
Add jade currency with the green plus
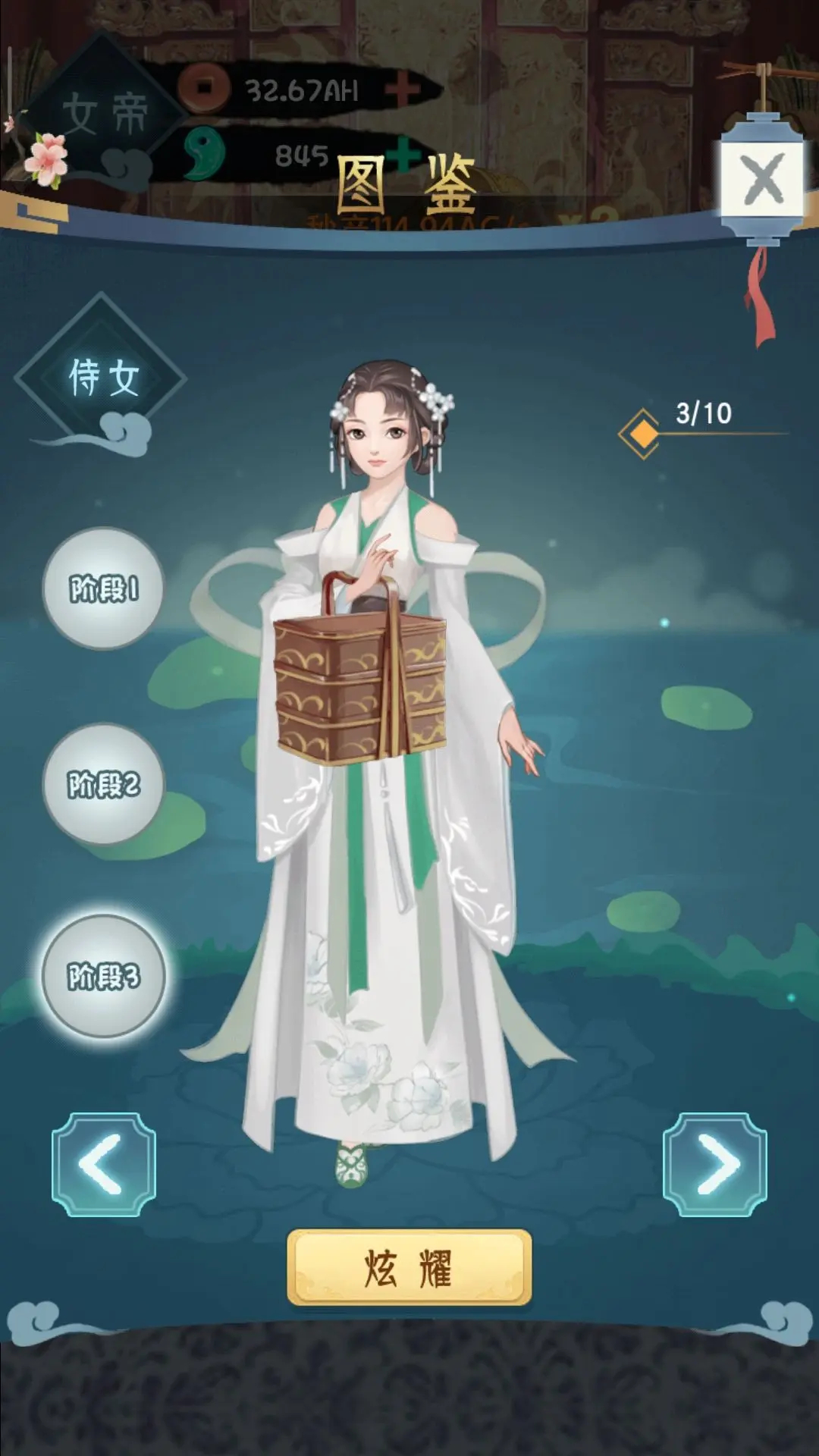[x=405, y=152]
